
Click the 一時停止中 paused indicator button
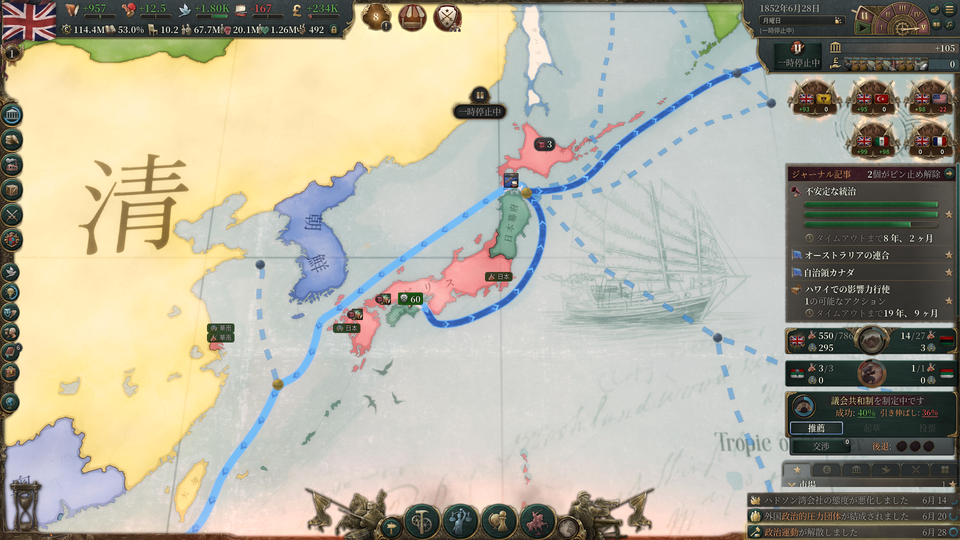coord(798,55)
